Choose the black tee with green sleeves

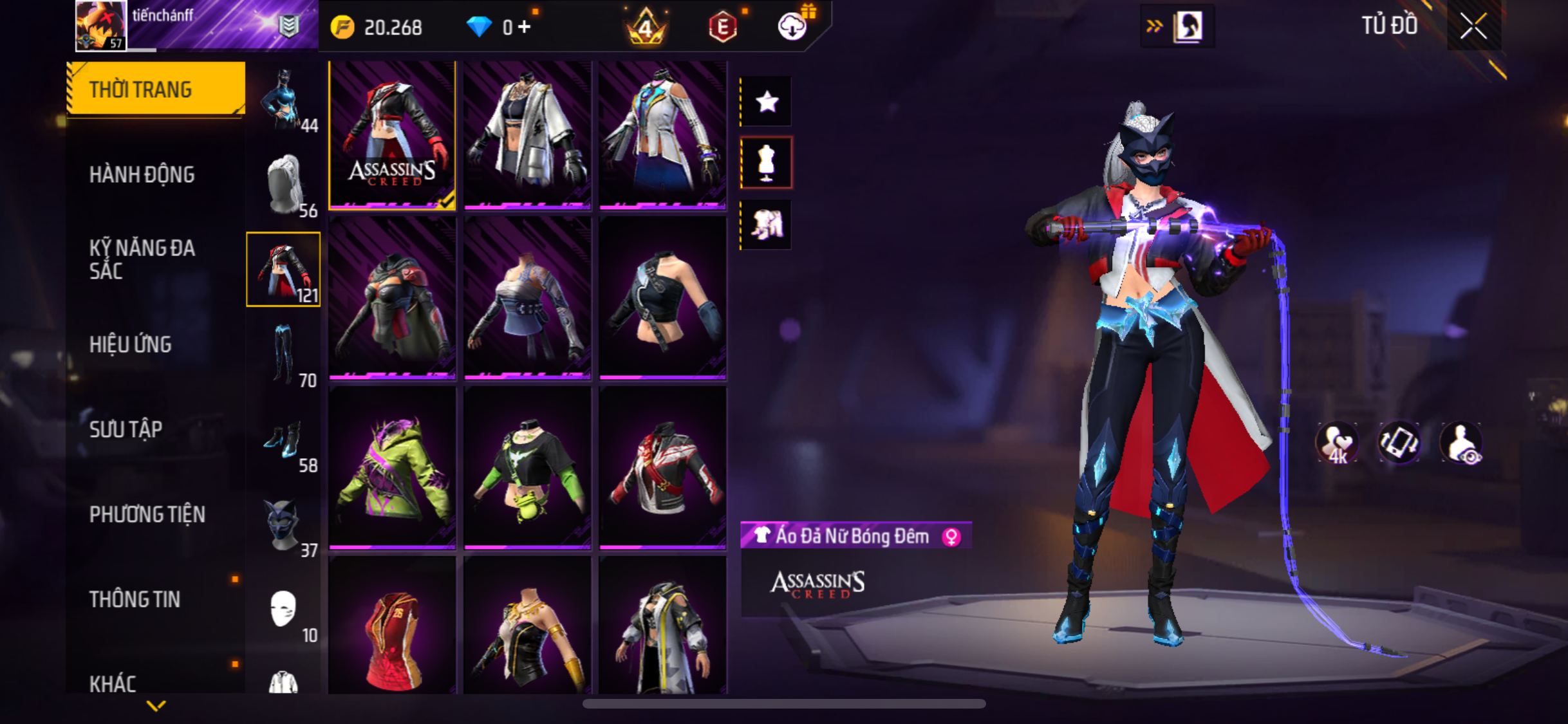tap(527, 469)
